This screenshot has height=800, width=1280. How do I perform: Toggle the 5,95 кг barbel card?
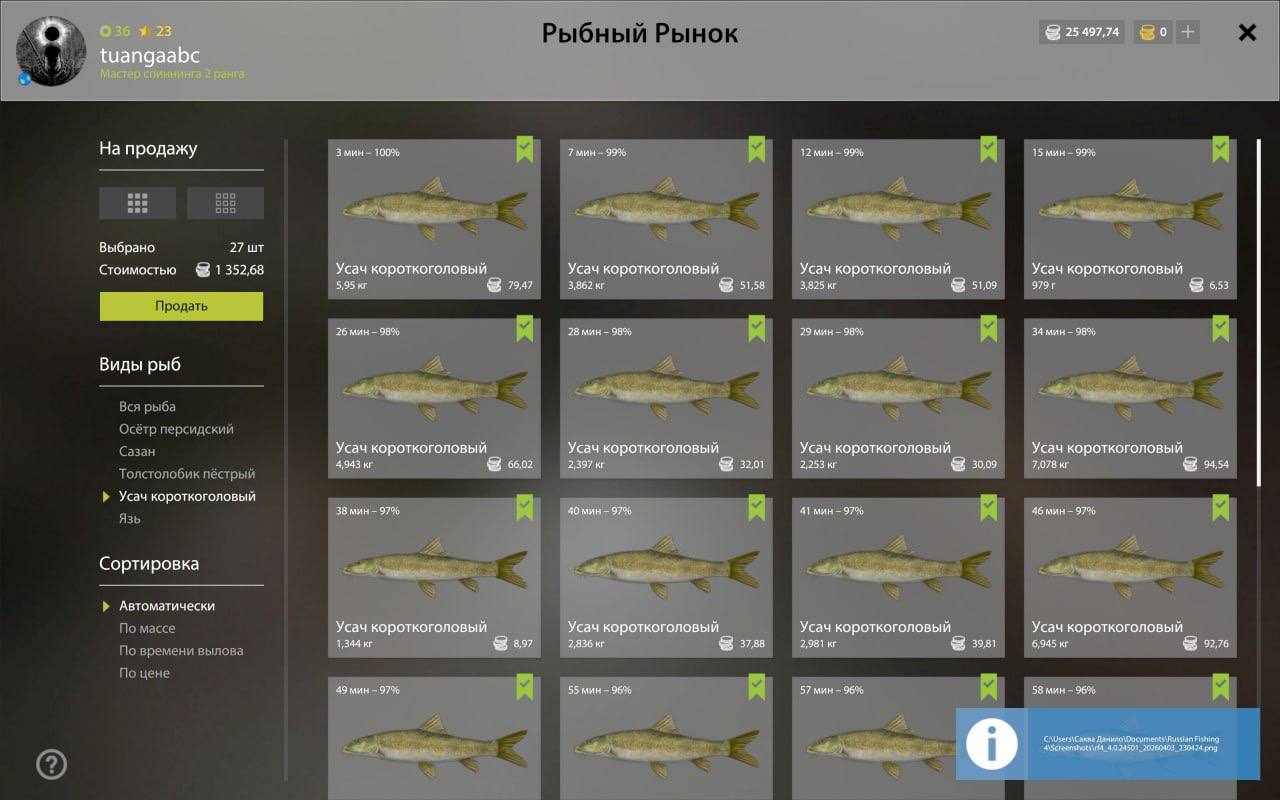434,218
